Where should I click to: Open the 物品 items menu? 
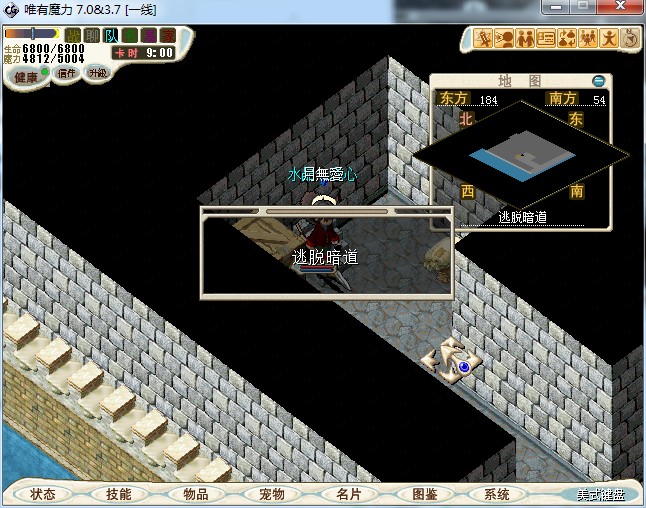point(196,494)
